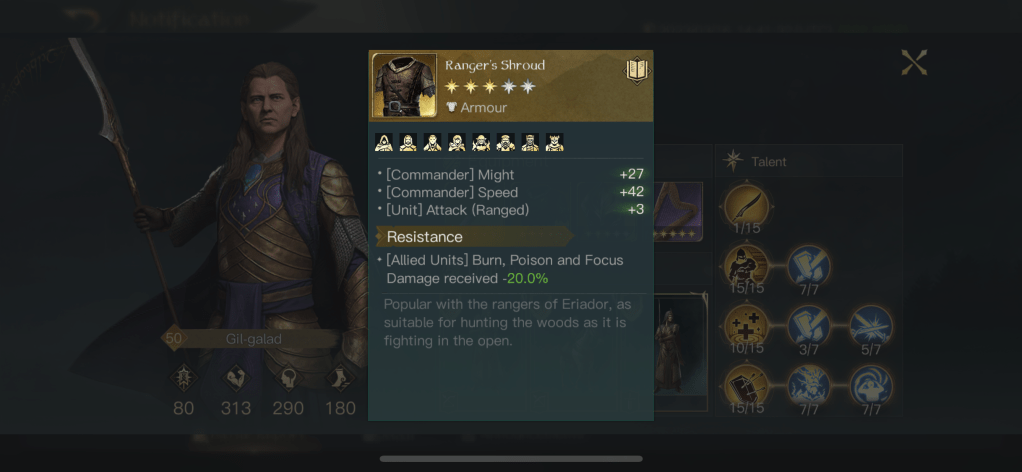Image resolution: width=1022 pixels, height=472 pixels.
Task: Select the talent showing 3/7
Action: pos(808,326)
